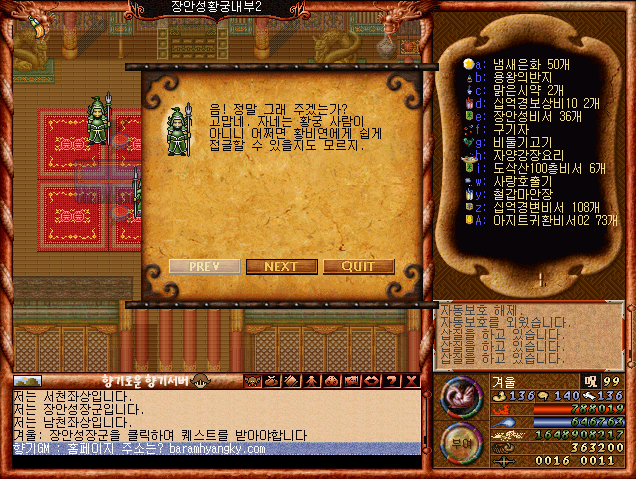Go back with the PREV button
This screenshot has height=479, width=636.
(x=204, y=267)
